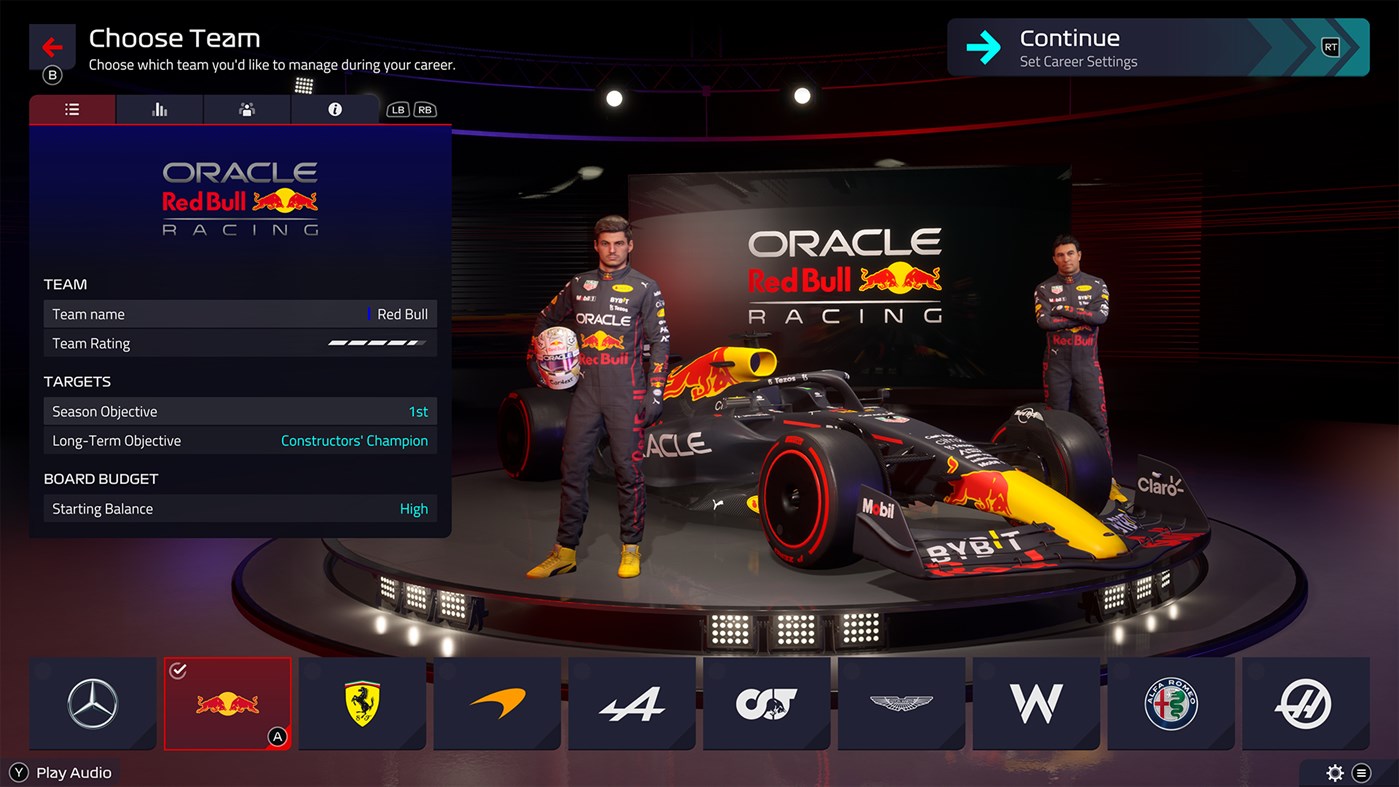Screen dimensions: 1399x787
Task: Pick the Aston Martin team logo
Action: coord(901,703)
